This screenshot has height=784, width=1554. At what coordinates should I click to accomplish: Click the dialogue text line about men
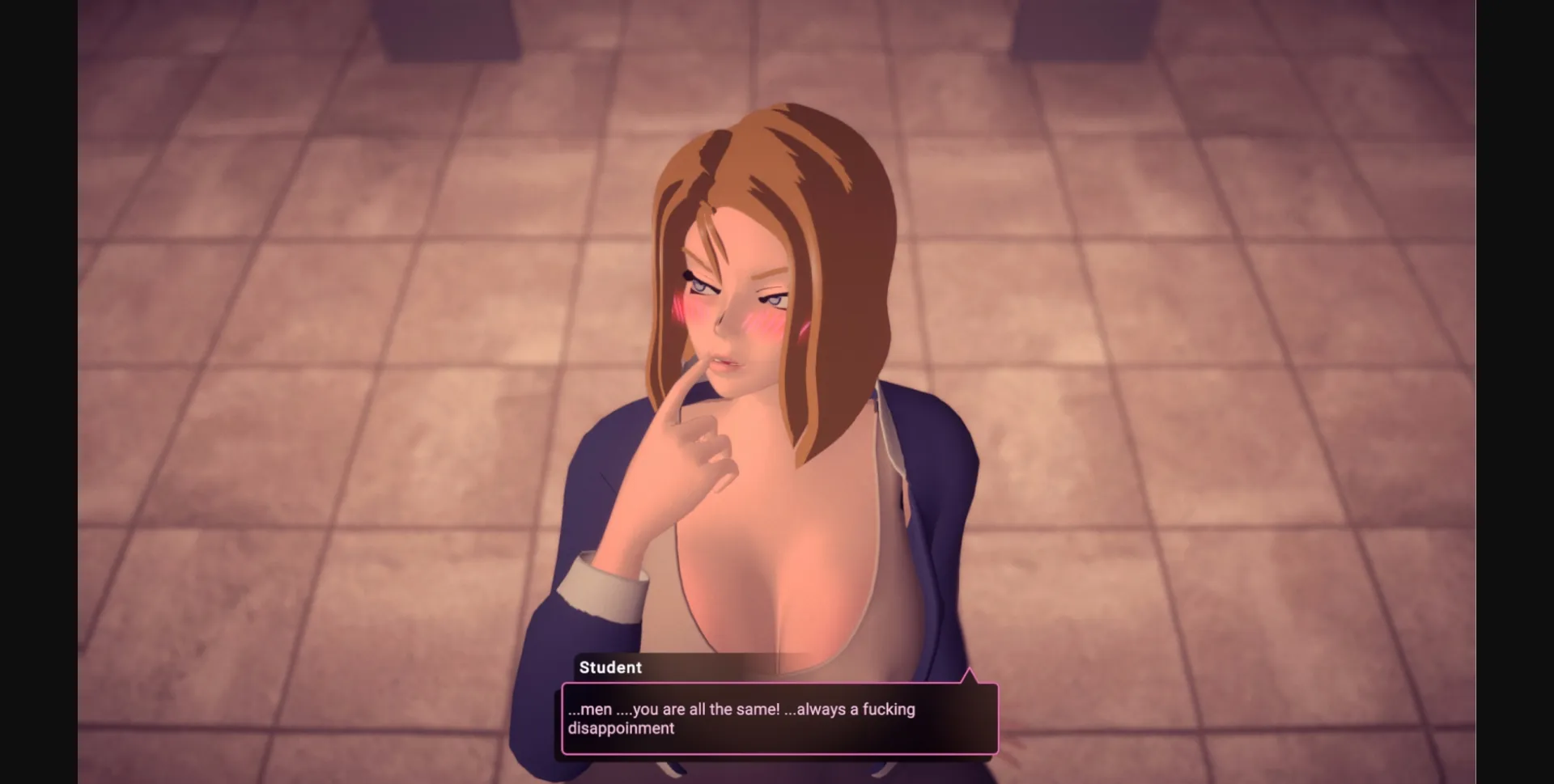[741, 709]
